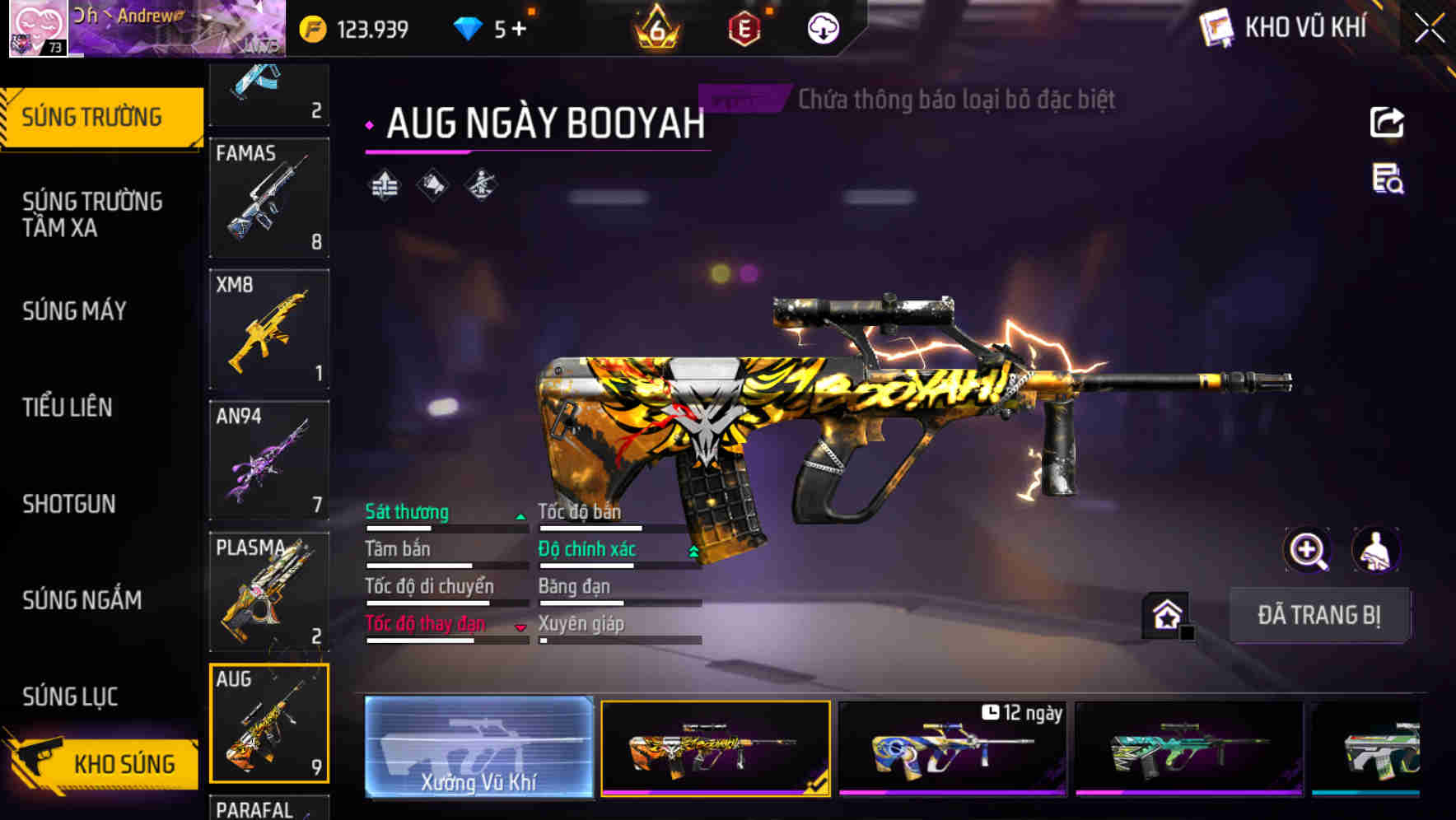The image size is (1456, 820).
Task: Share the weapon skin via share icon
Action: click(x=1387, y=123)
